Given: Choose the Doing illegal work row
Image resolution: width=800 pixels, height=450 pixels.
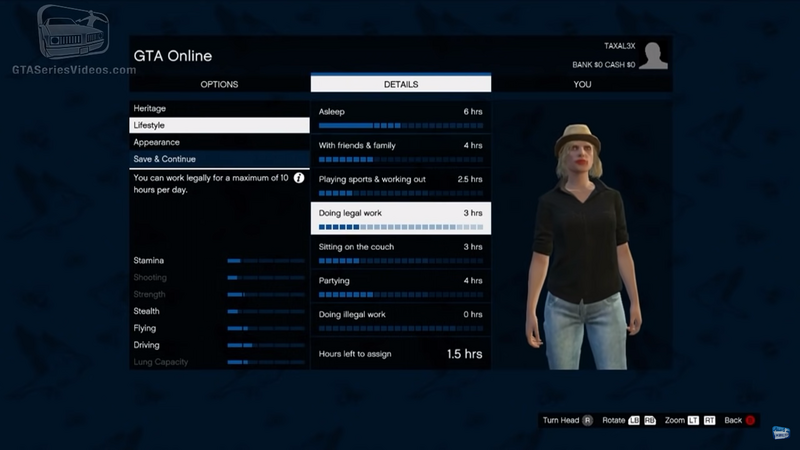Looking at the screenshot, I should point(400,320).
